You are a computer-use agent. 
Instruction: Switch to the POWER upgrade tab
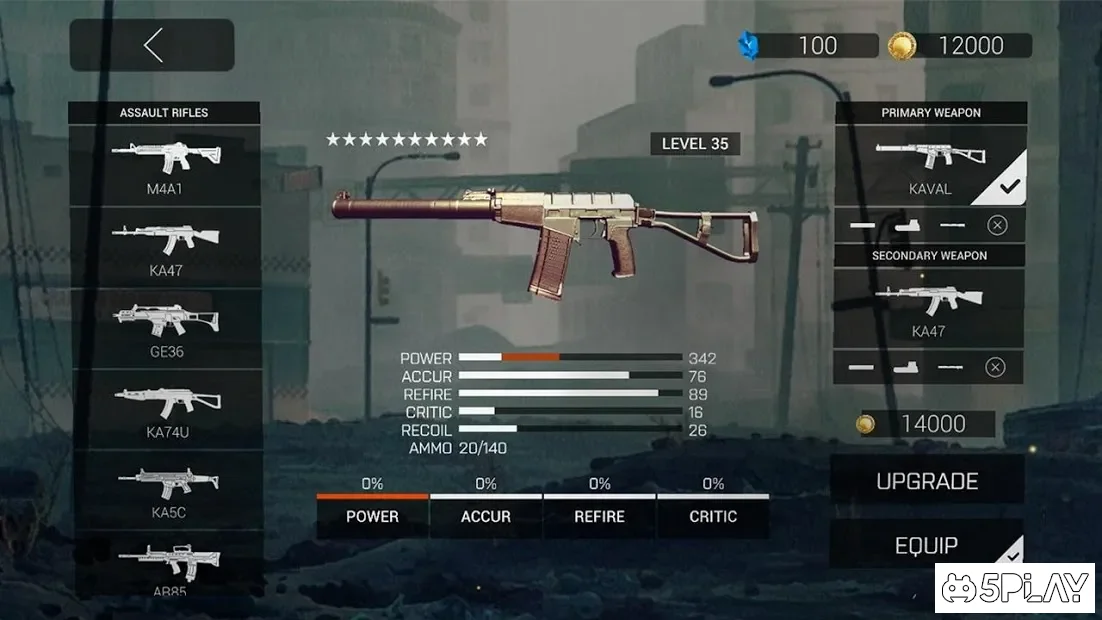point(372,517)
